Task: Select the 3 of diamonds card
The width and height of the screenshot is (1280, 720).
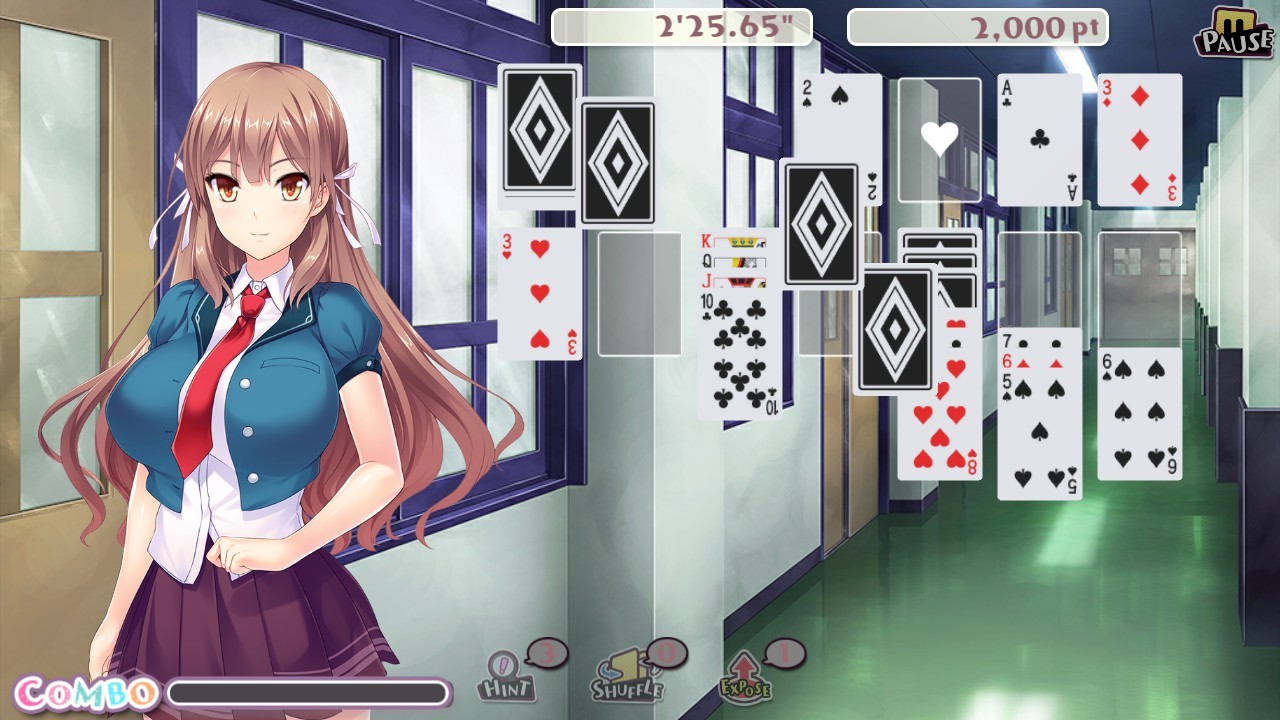Action: [x=1139, y=140]
